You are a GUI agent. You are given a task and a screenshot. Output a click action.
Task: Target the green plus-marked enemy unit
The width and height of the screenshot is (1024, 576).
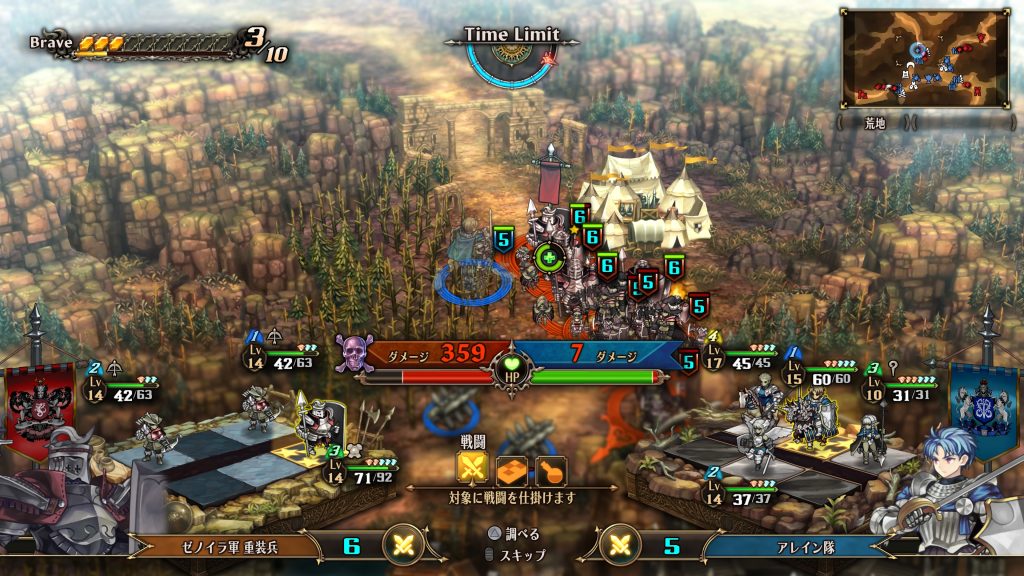tap(549, 258)
